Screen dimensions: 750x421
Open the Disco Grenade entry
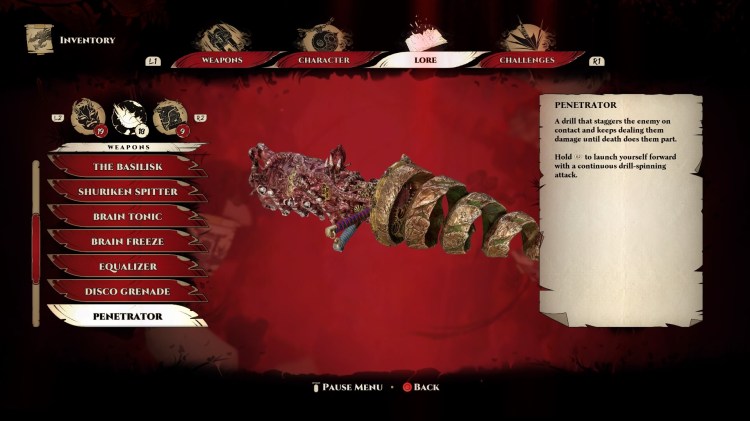(128, 292)
